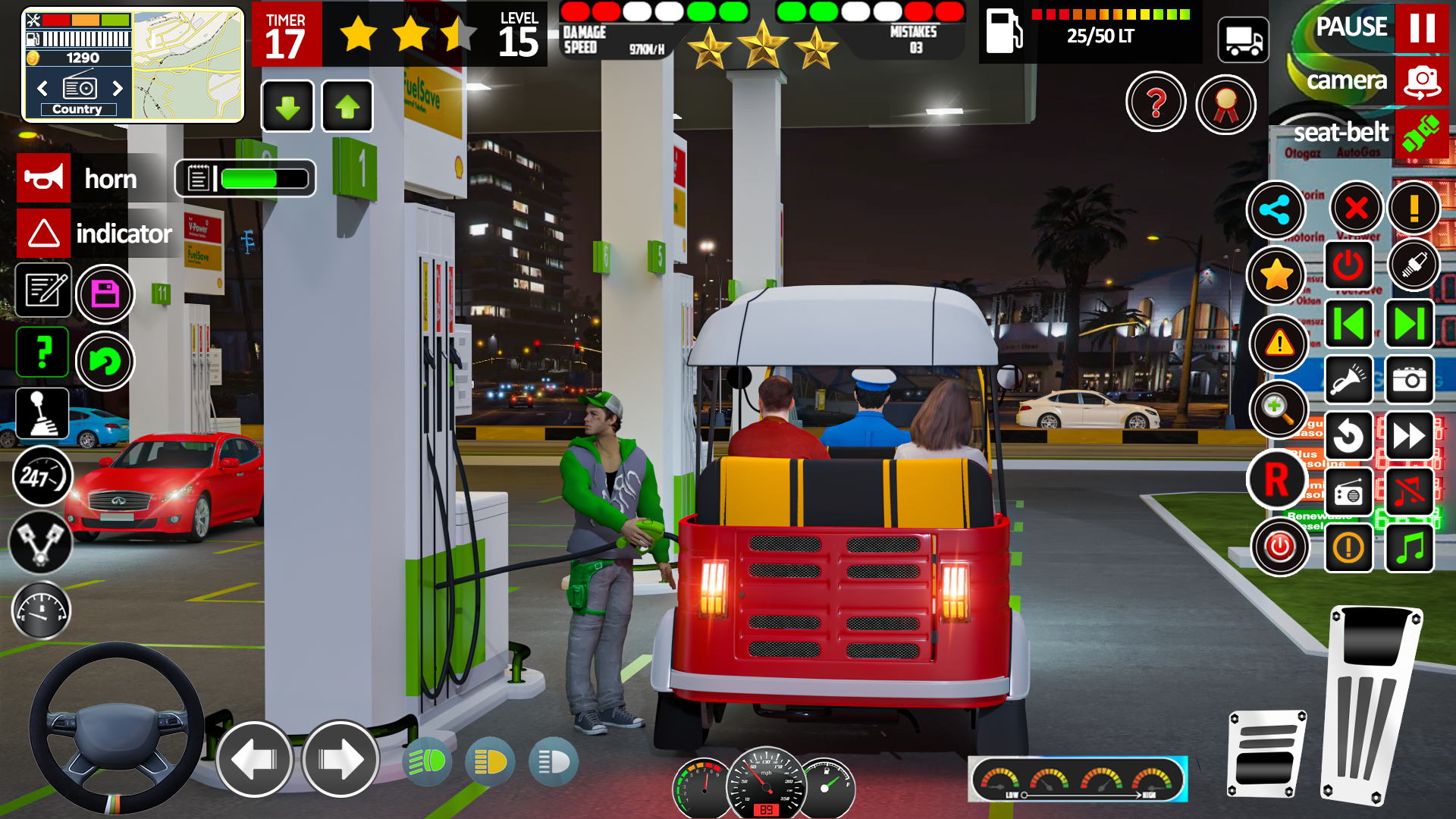Open the radio player icon
The image size is (1456, 819).
(x=1348, y=491)
